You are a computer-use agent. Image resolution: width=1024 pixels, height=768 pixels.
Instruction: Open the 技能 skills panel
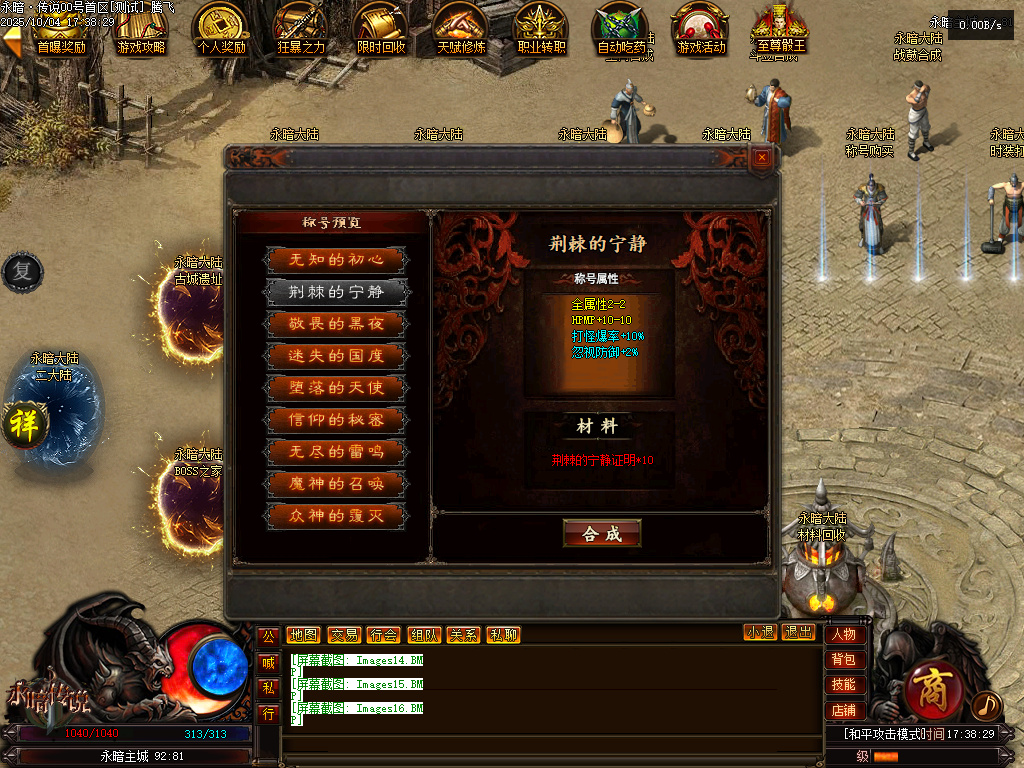[844, 685]
